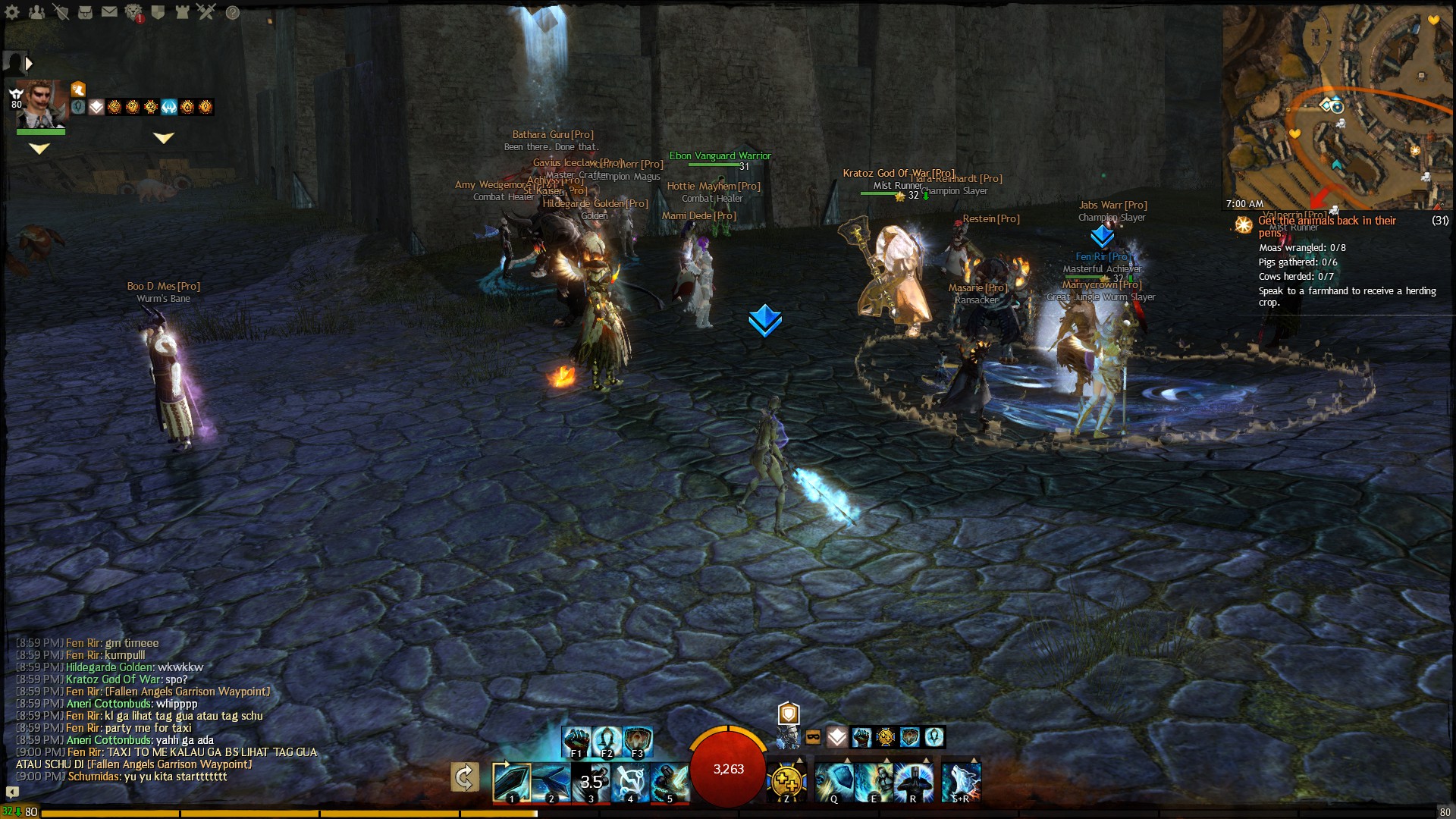Open the Black Lion Trading Post icon

[133, 12]
